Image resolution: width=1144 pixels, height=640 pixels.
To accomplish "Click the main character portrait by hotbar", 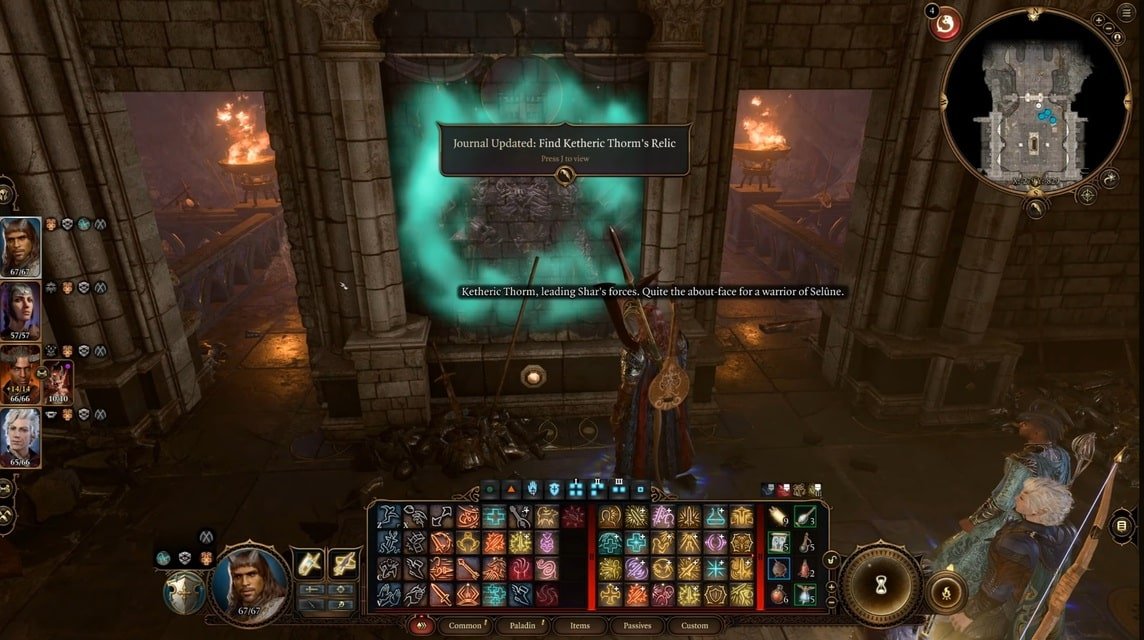I will pos(251,581).
